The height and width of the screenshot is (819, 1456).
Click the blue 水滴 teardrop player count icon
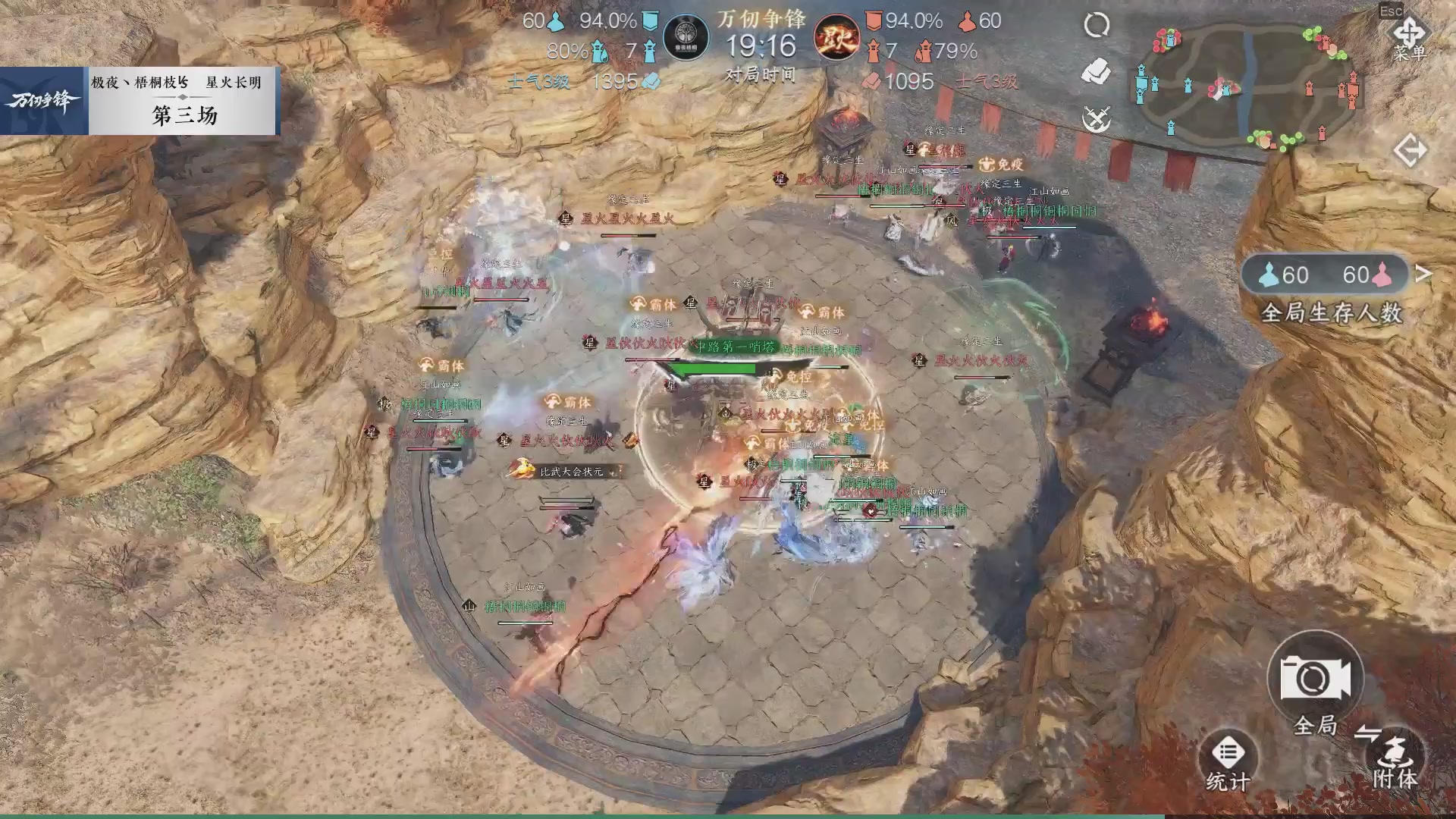(x=556, y=22)
